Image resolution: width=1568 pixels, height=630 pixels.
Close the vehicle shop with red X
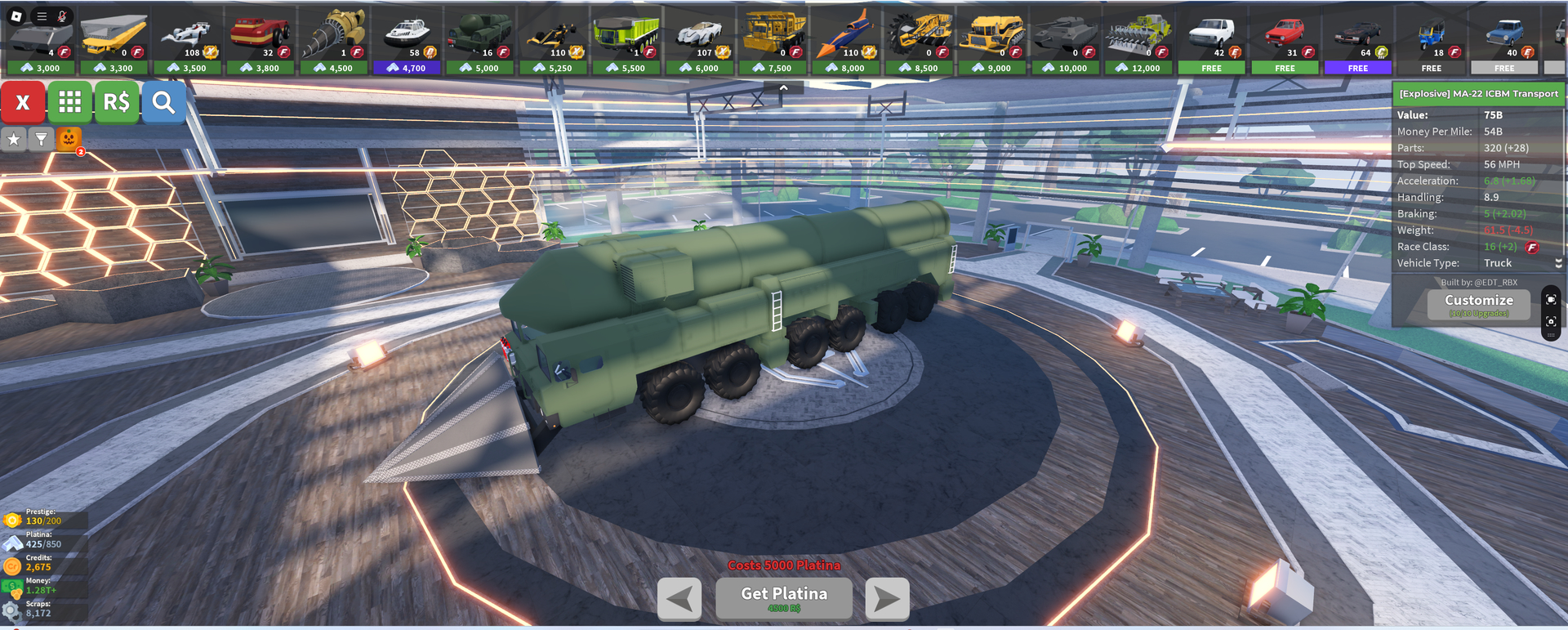pos(23,102)
